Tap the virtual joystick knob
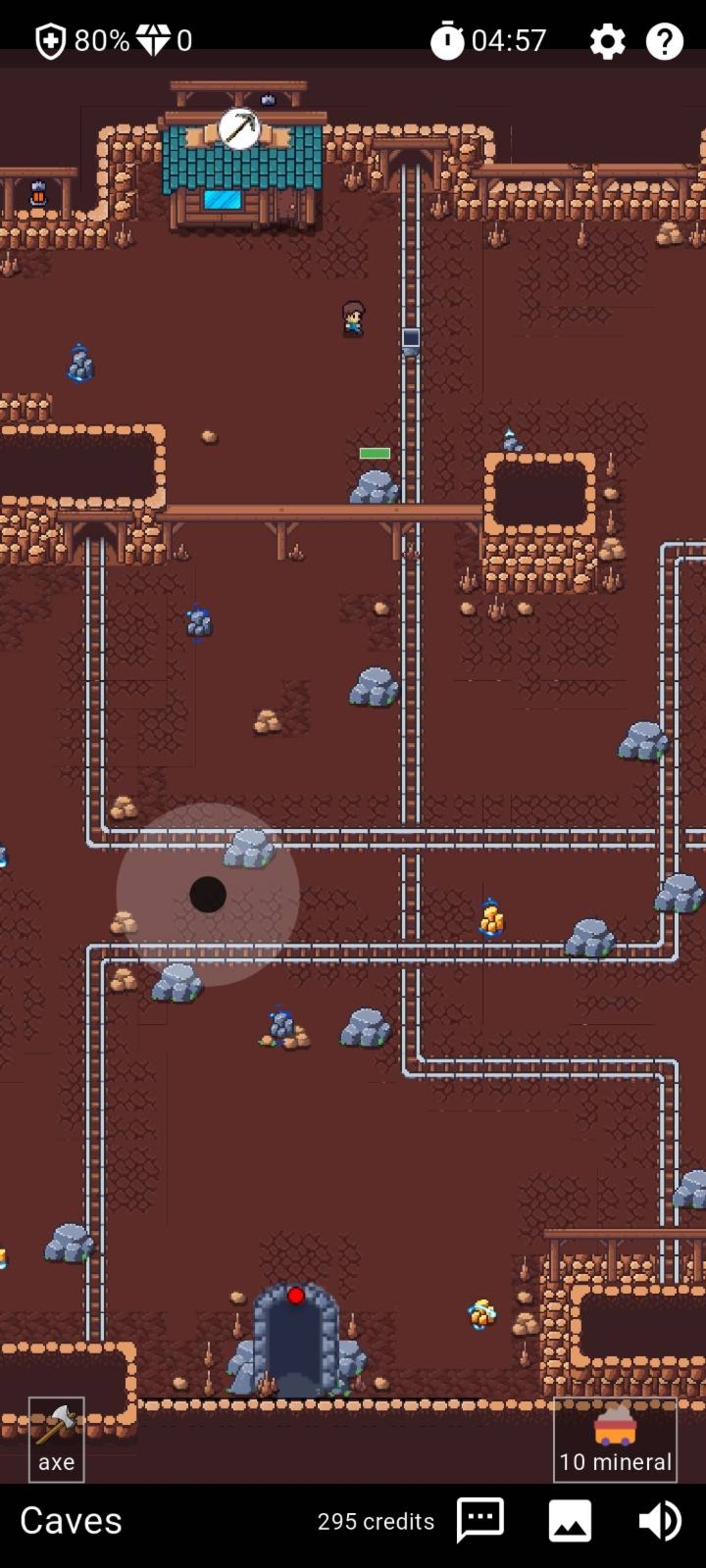This screenshot has height=1568, width=706. tap(208, 895)
